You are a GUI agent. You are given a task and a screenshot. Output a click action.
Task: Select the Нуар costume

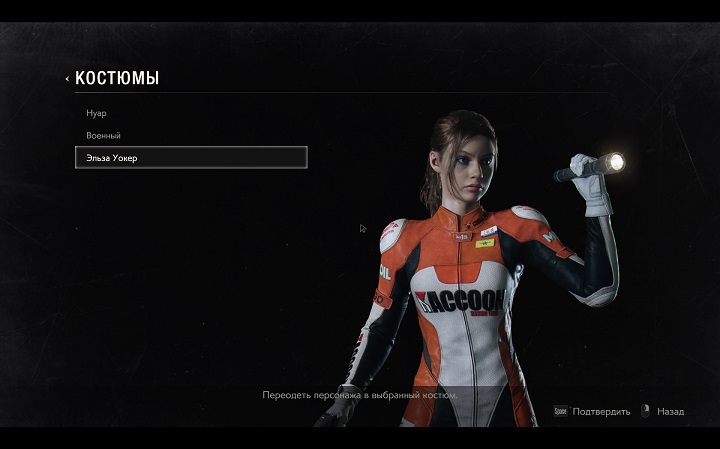(x=97, y=113)
